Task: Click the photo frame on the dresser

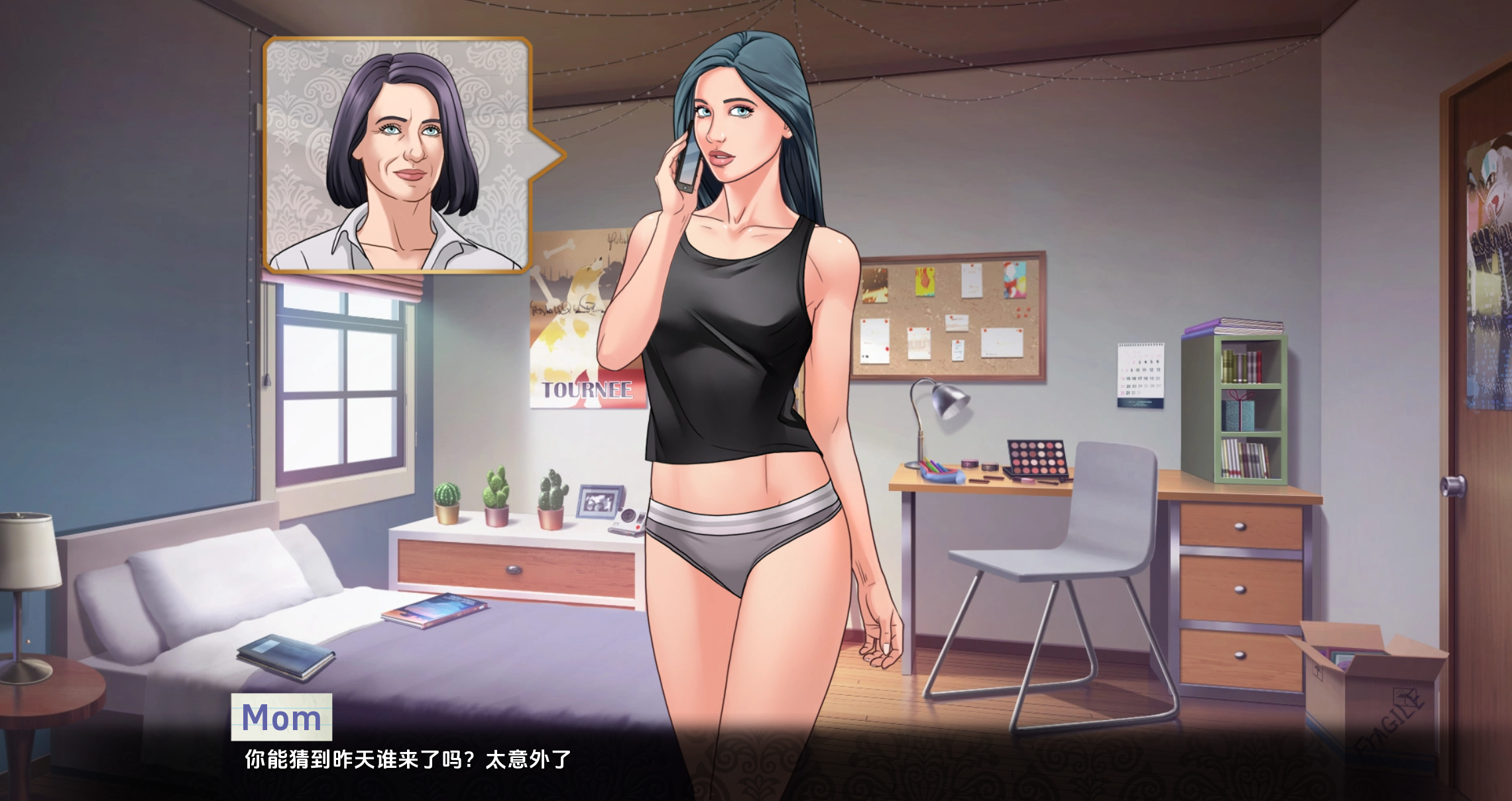Action: point(600,500)
